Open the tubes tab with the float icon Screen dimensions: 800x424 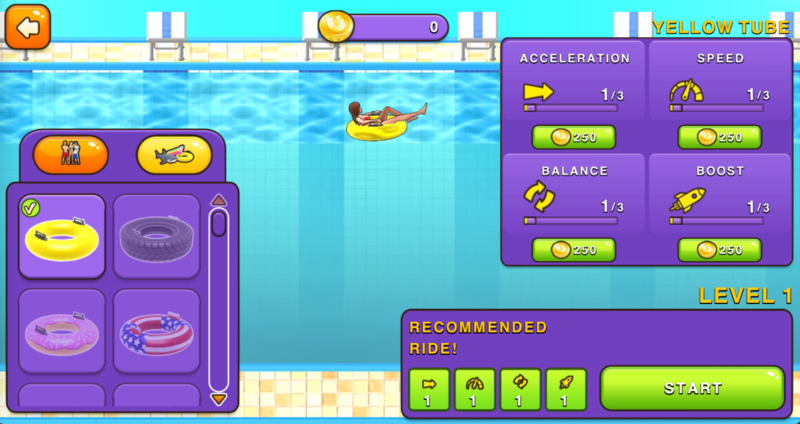point(174,155)
